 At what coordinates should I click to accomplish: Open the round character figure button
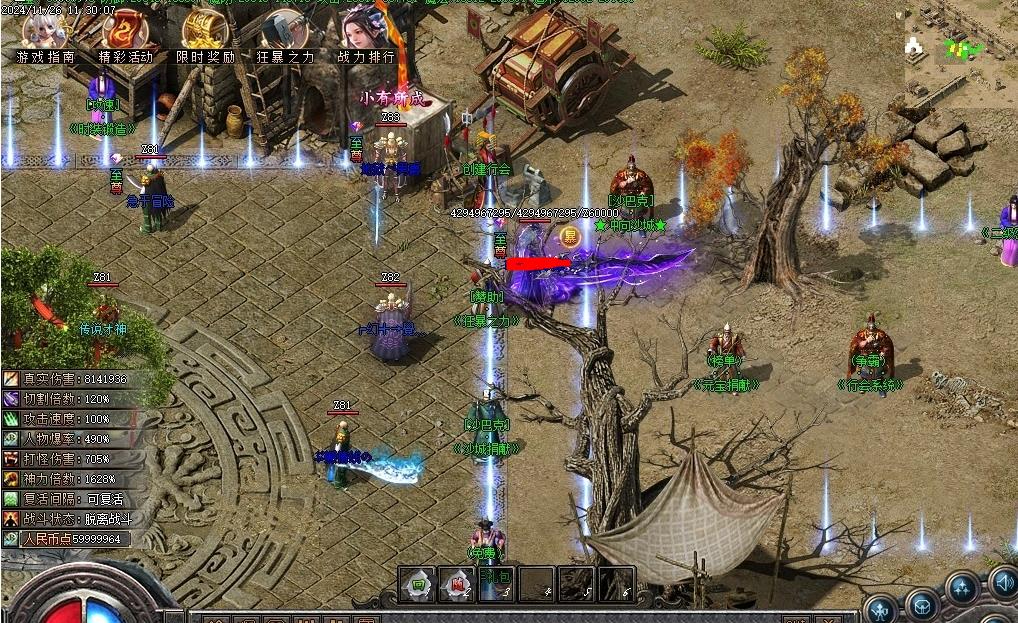pos(881,608)
